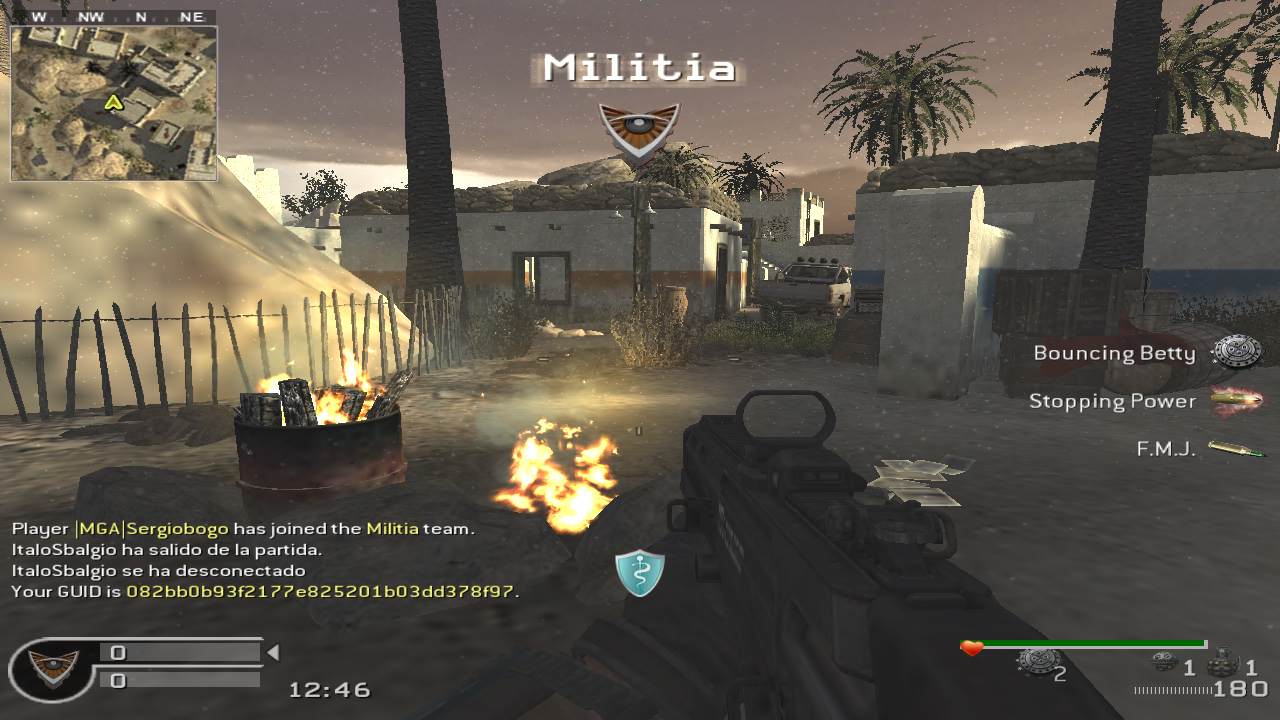Image resolution: width=1280 pixels, height=720 pixels.
Task: Click the yellow player arrow on minimap
Action: 113,102
